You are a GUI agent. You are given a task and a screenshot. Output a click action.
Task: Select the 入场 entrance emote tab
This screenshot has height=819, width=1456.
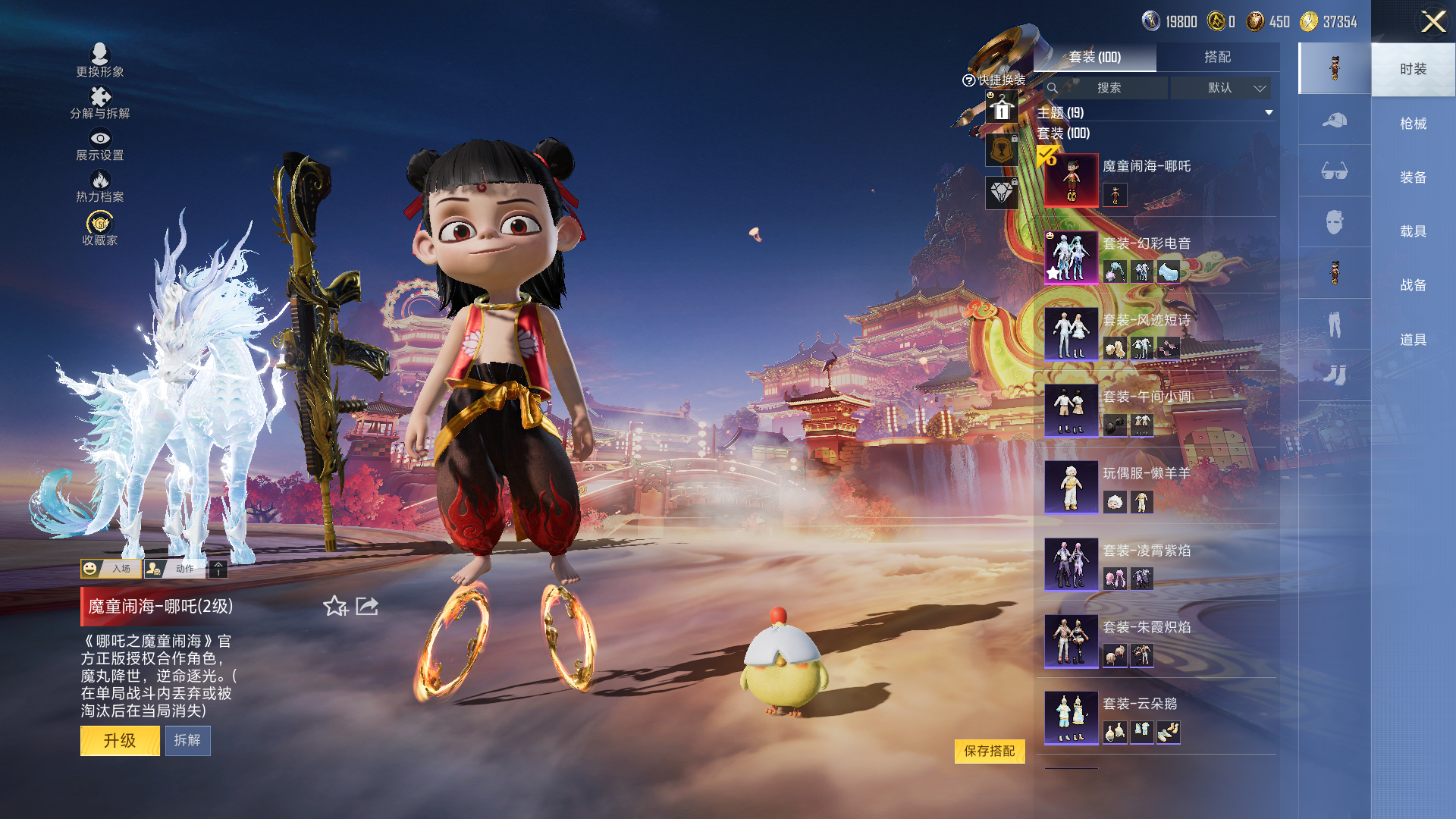click(111, 569)
